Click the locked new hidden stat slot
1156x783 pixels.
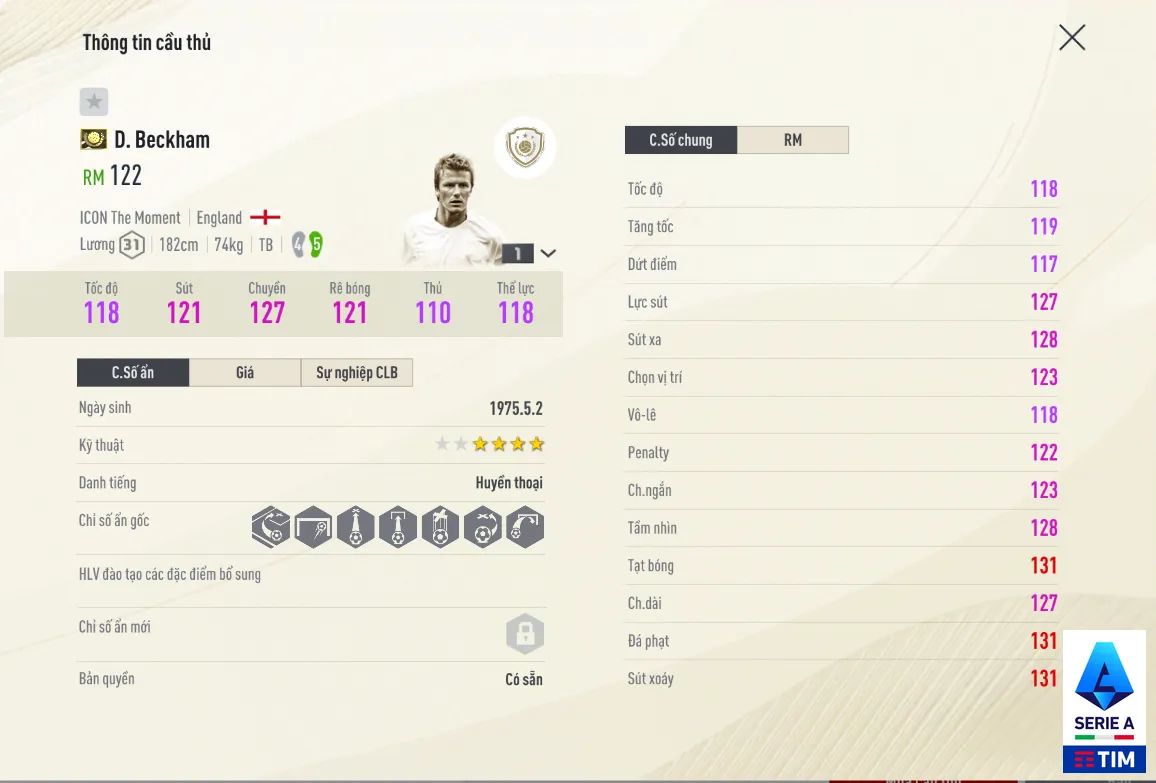click(x=524, y=634)
